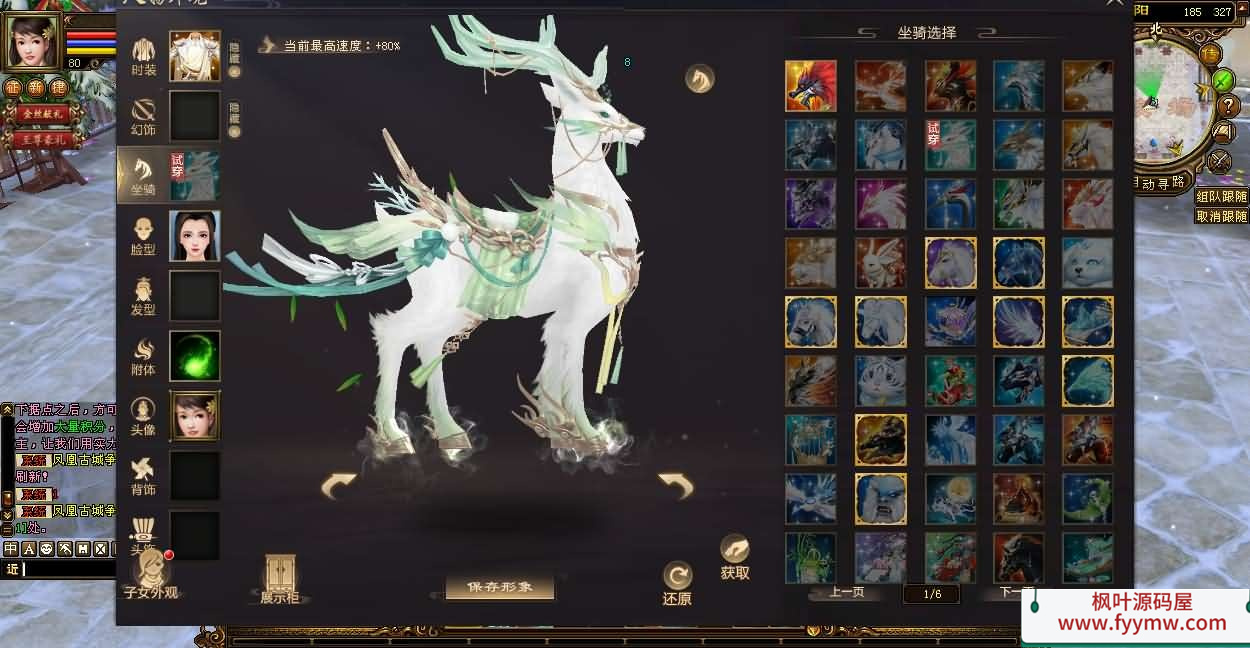Select the red-maned wolf mount thumbnail
This screenshot has height=648, width=1250.
pyautogui.click(x=810, y=86)
